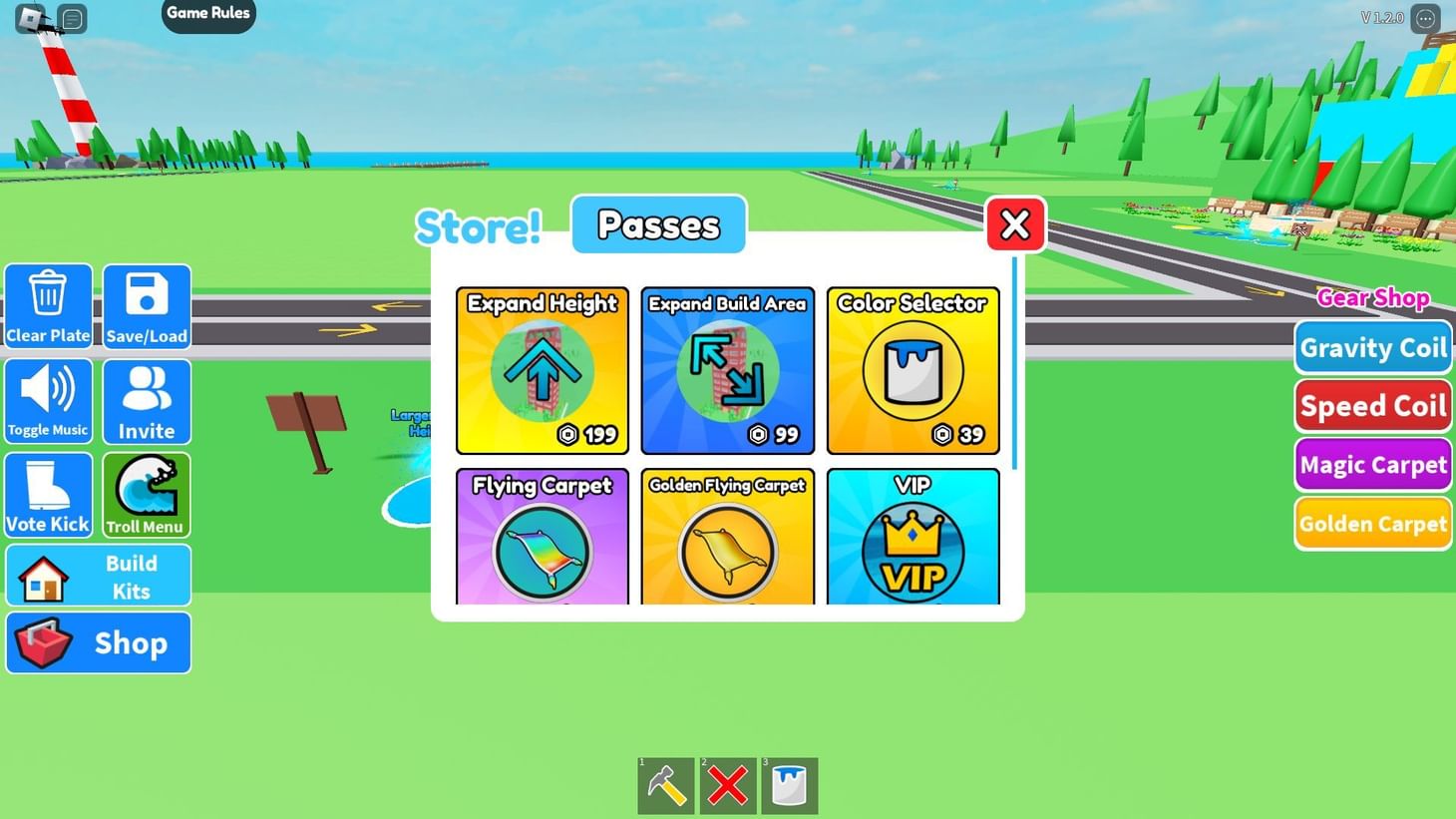Screen dimensions: 1456x819
Task: Purchase the Color Selector pass
Action: 912,370
